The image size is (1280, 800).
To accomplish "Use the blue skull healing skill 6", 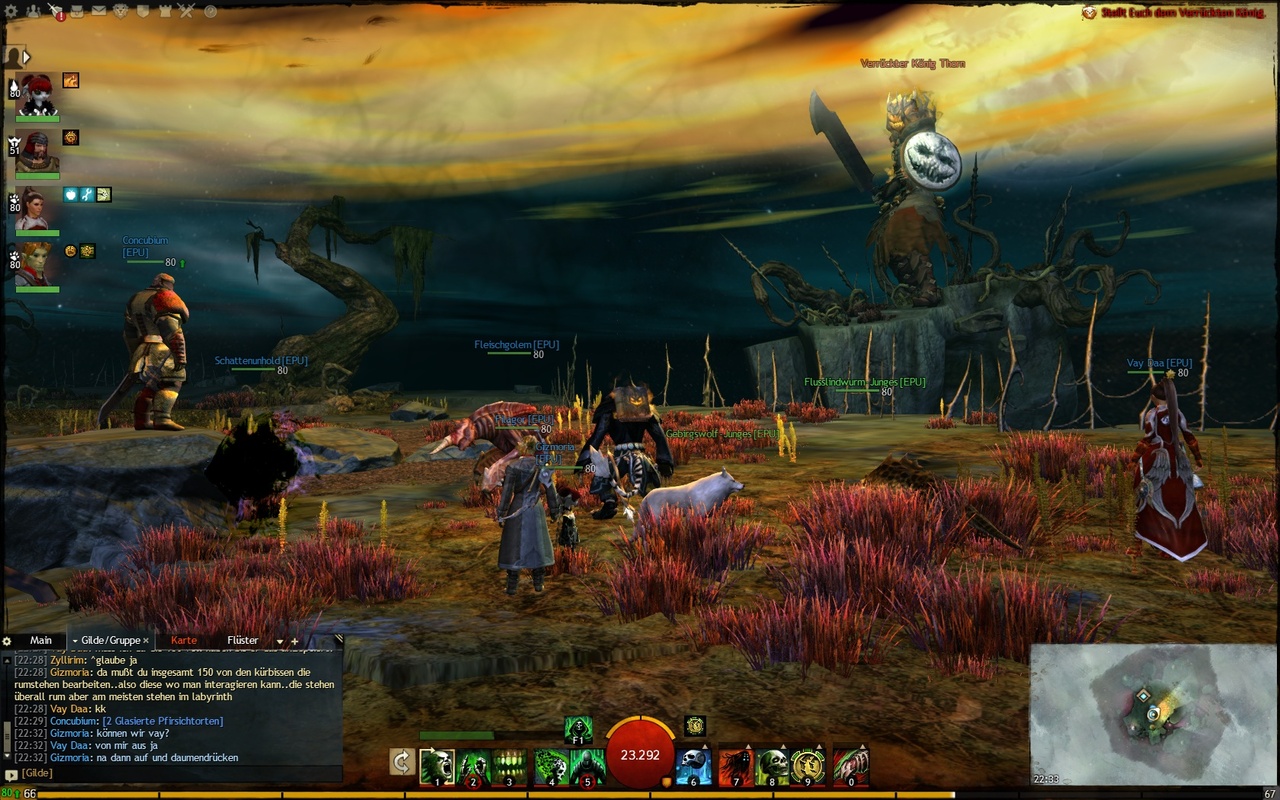I will (x=694, y=766).
